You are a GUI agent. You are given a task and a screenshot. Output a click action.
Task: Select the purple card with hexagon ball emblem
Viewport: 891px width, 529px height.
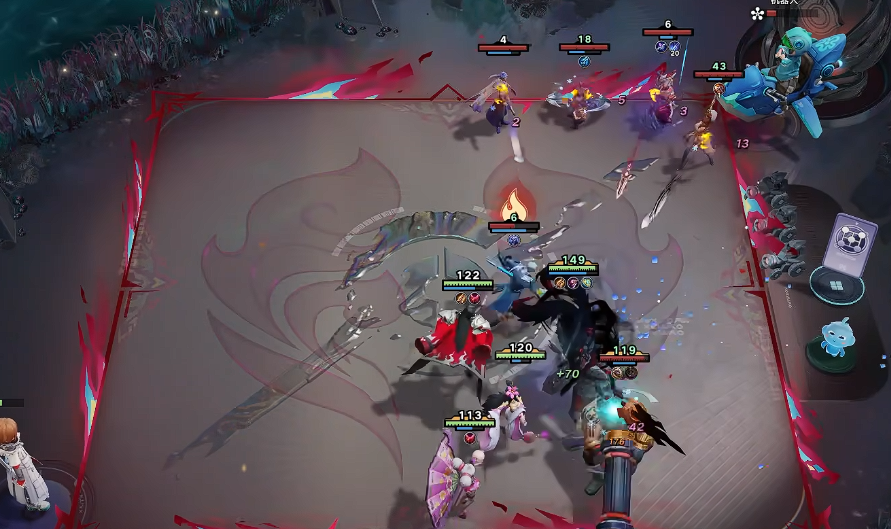click(853, 241)
